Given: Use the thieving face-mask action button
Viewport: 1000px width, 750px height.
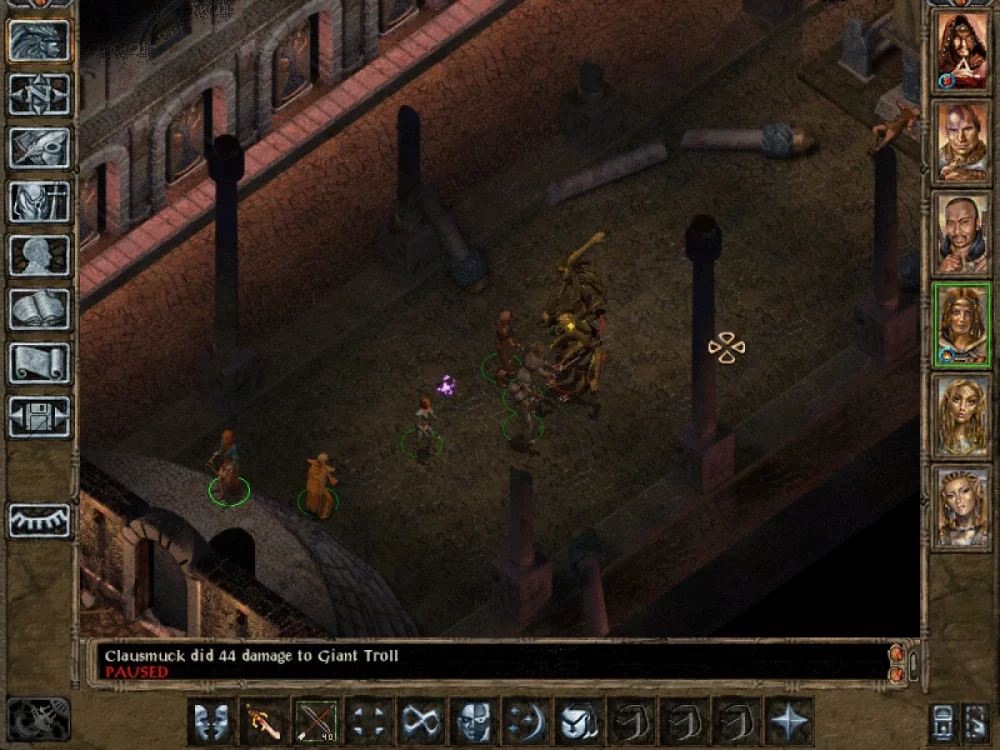Looking at the screenshot, I should point(474,721).
